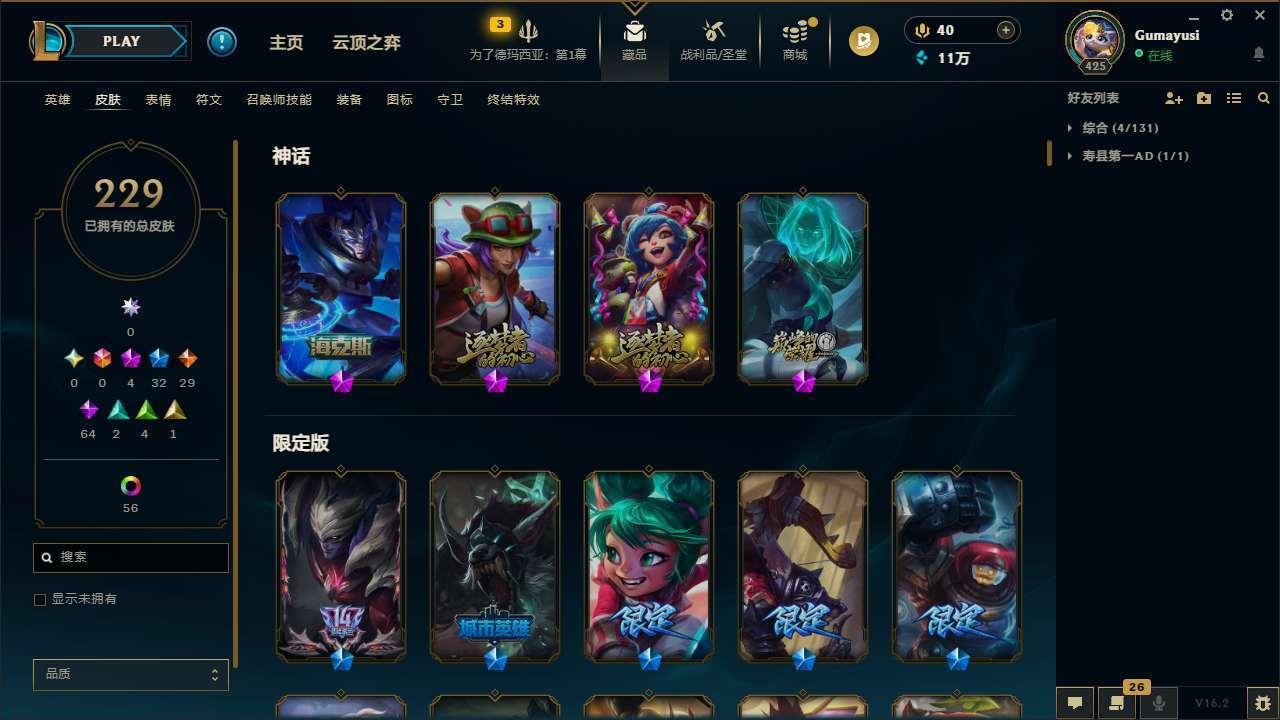Switch to the 云顶之弈 menu item

click(x=366, y=42)
